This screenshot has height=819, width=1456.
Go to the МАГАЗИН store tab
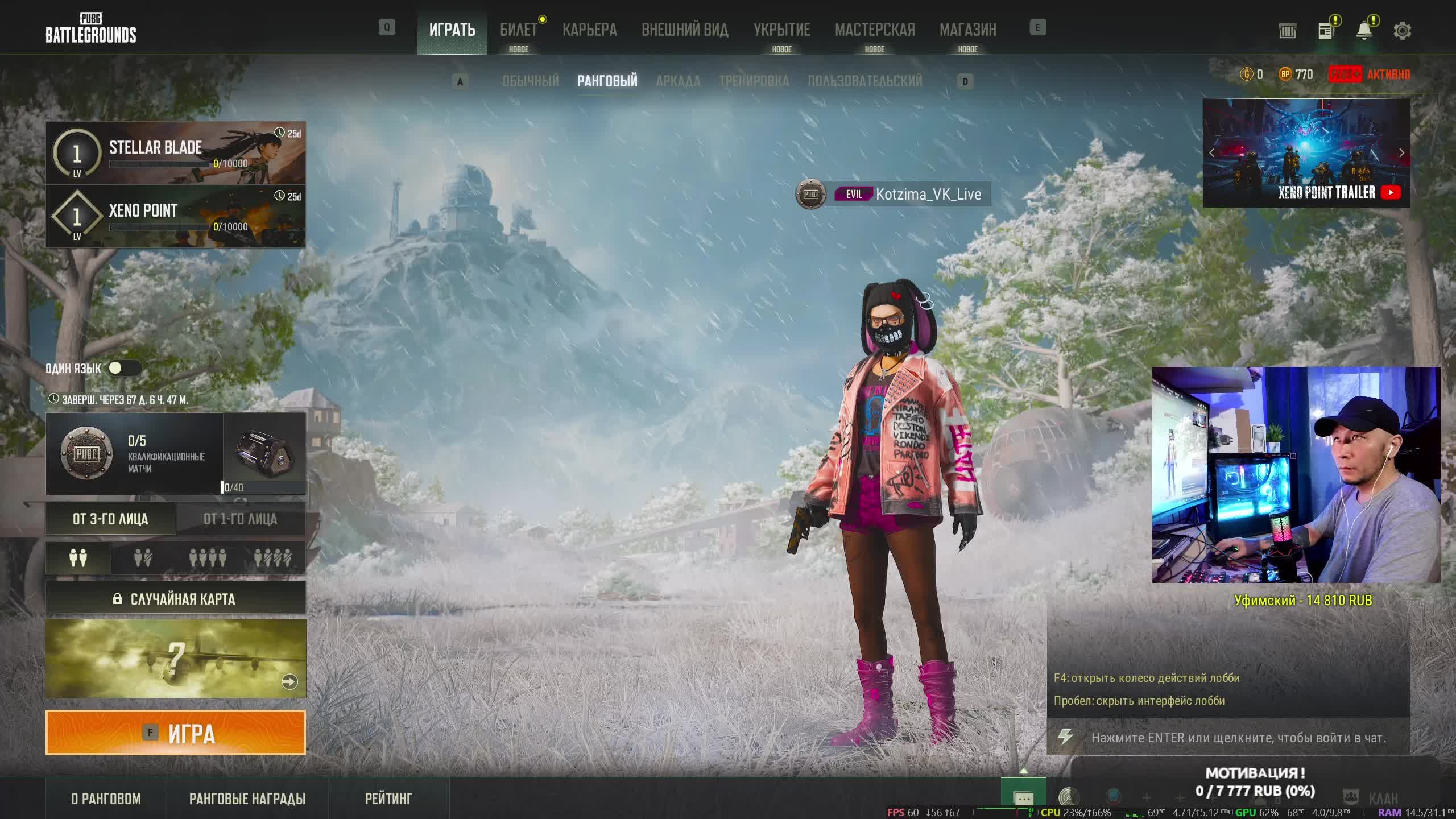click(x=967, y=30)
